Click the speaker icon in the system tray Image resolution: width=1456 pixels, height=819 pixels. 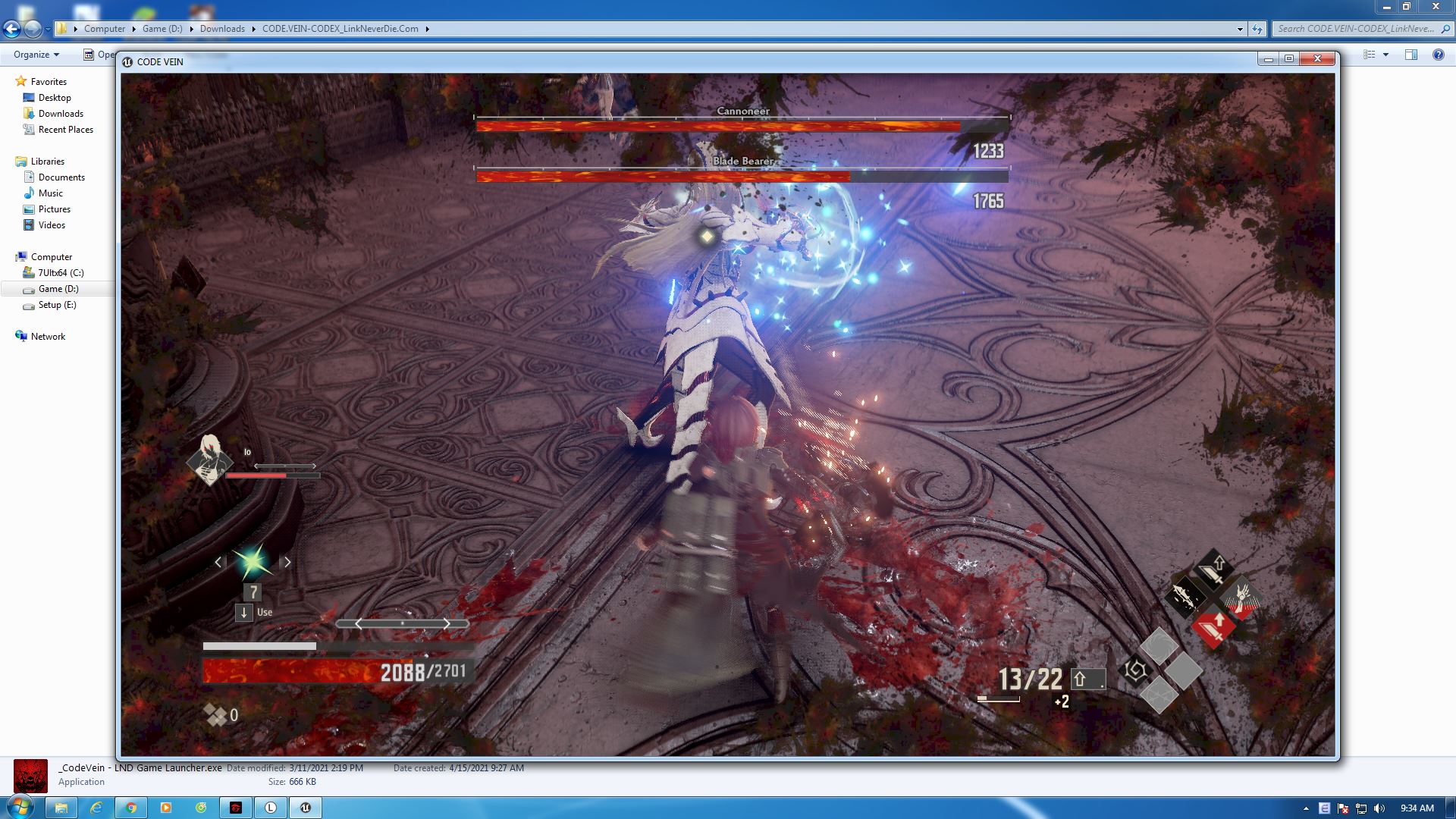click(1379, 808)
